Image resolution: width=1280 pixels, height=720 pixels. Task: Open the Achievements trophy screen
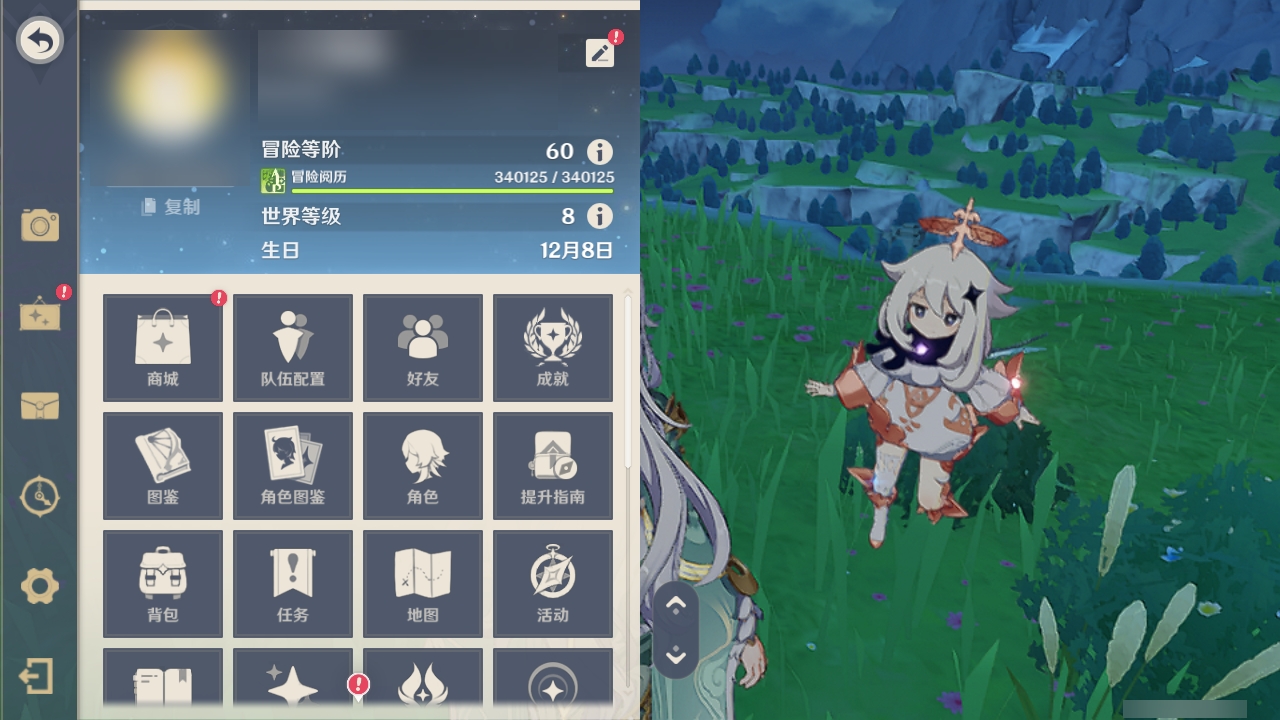pos(553,347)
